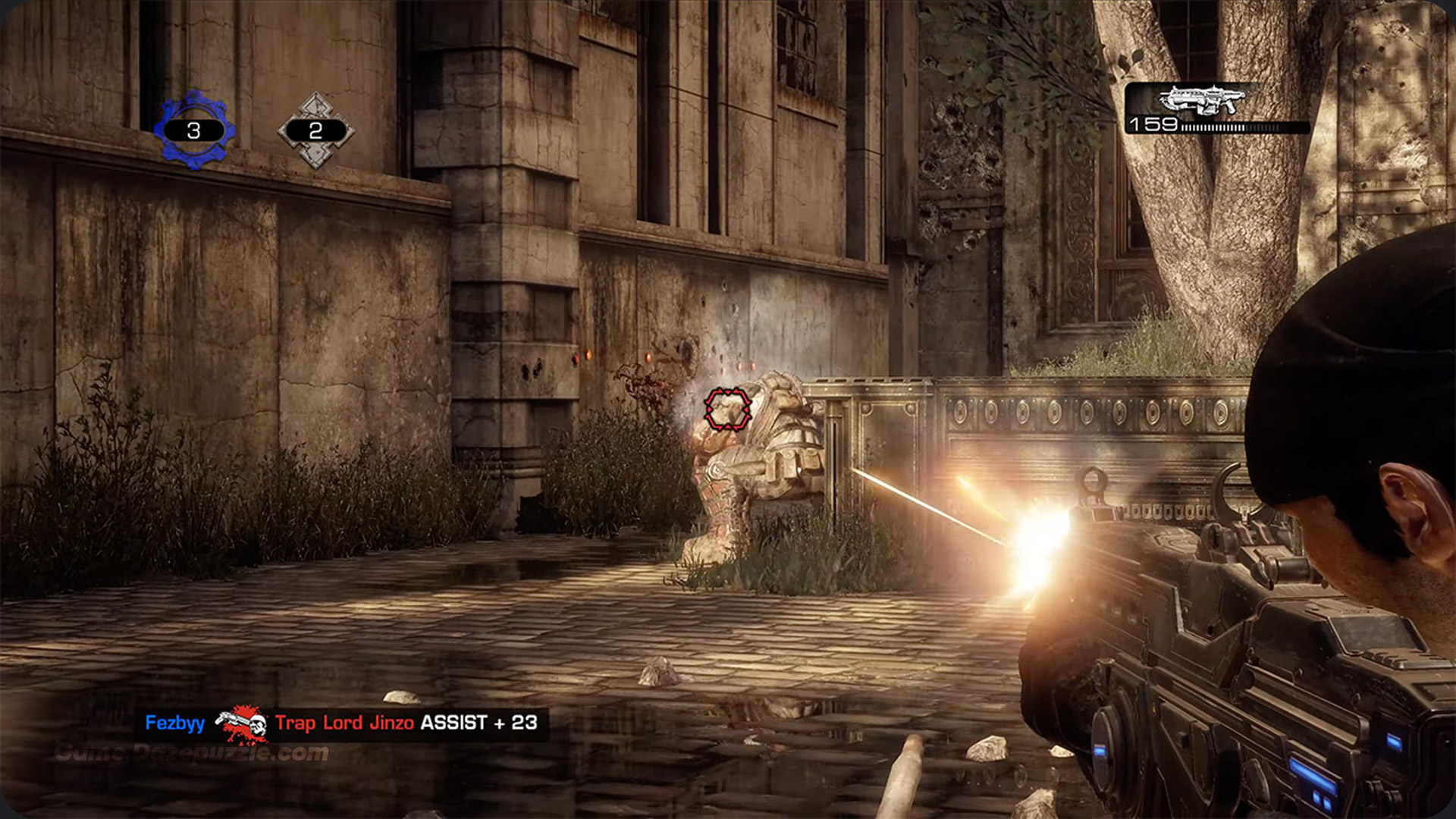Select the red targeting reticle on the enemy

pos(726,408)
